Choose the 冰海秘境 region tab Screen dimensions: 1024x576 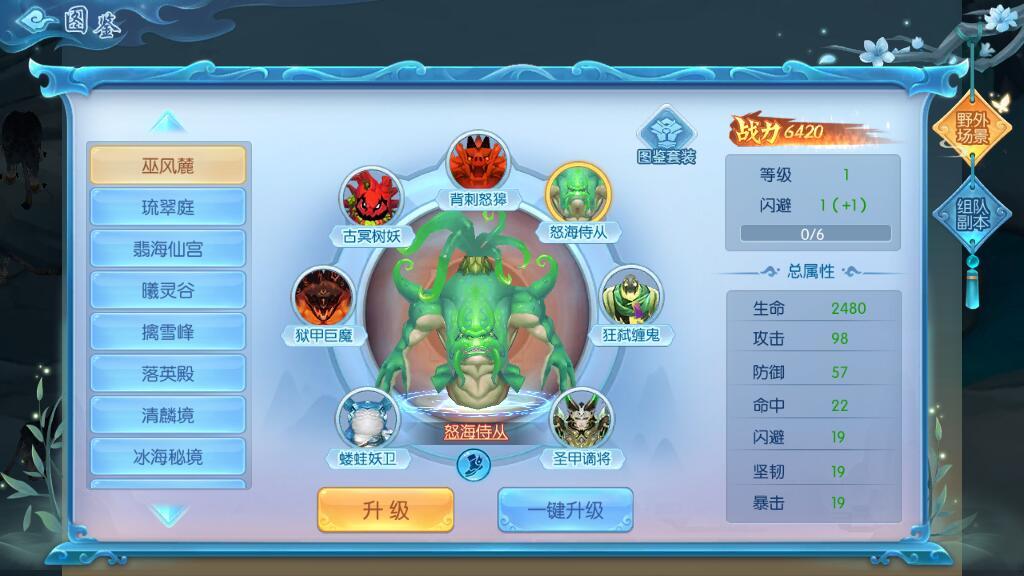point(167,457)
